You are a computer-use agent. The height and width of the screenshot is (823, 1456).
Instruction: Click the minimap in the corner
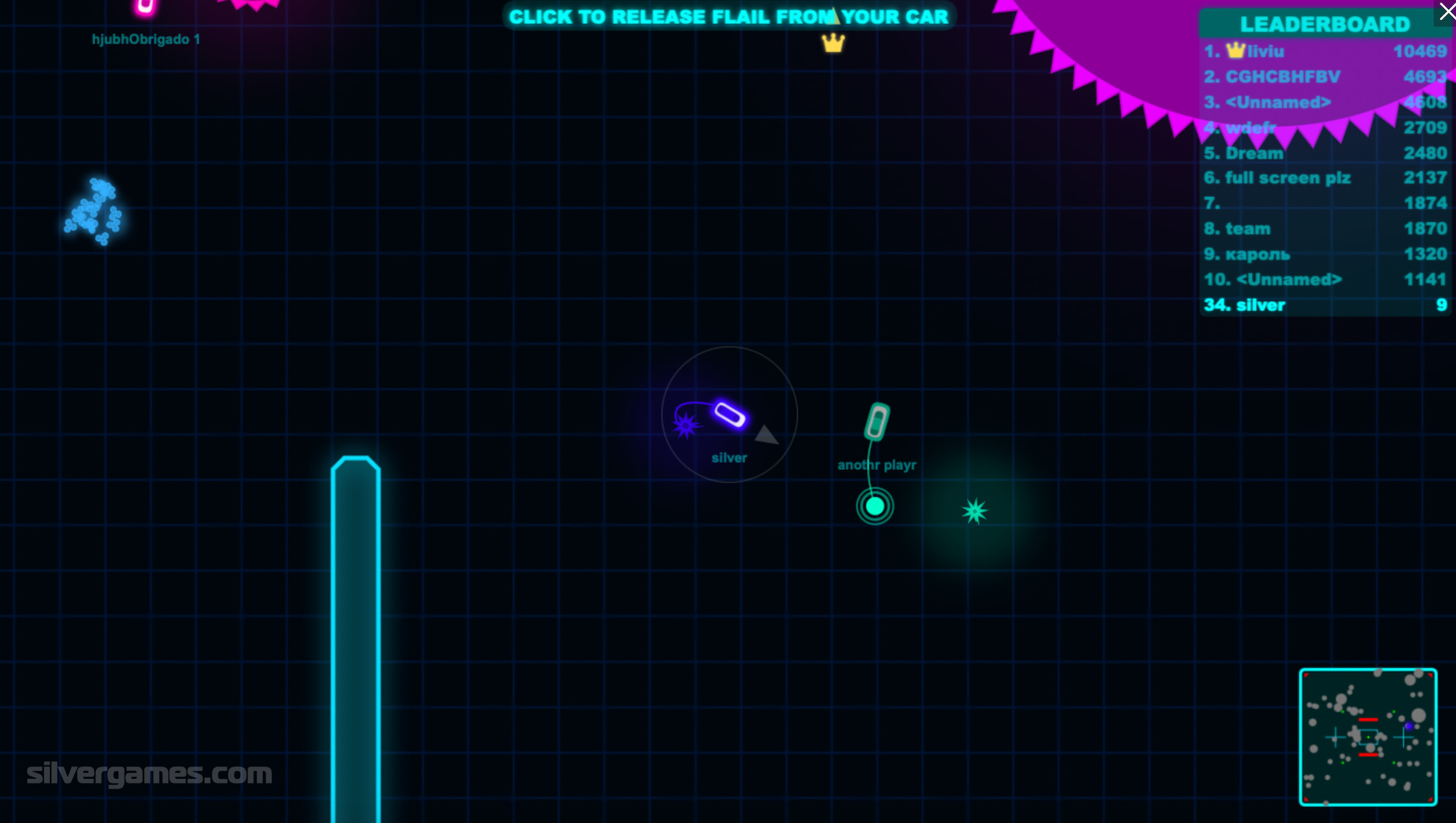(x=1368, y=737)
